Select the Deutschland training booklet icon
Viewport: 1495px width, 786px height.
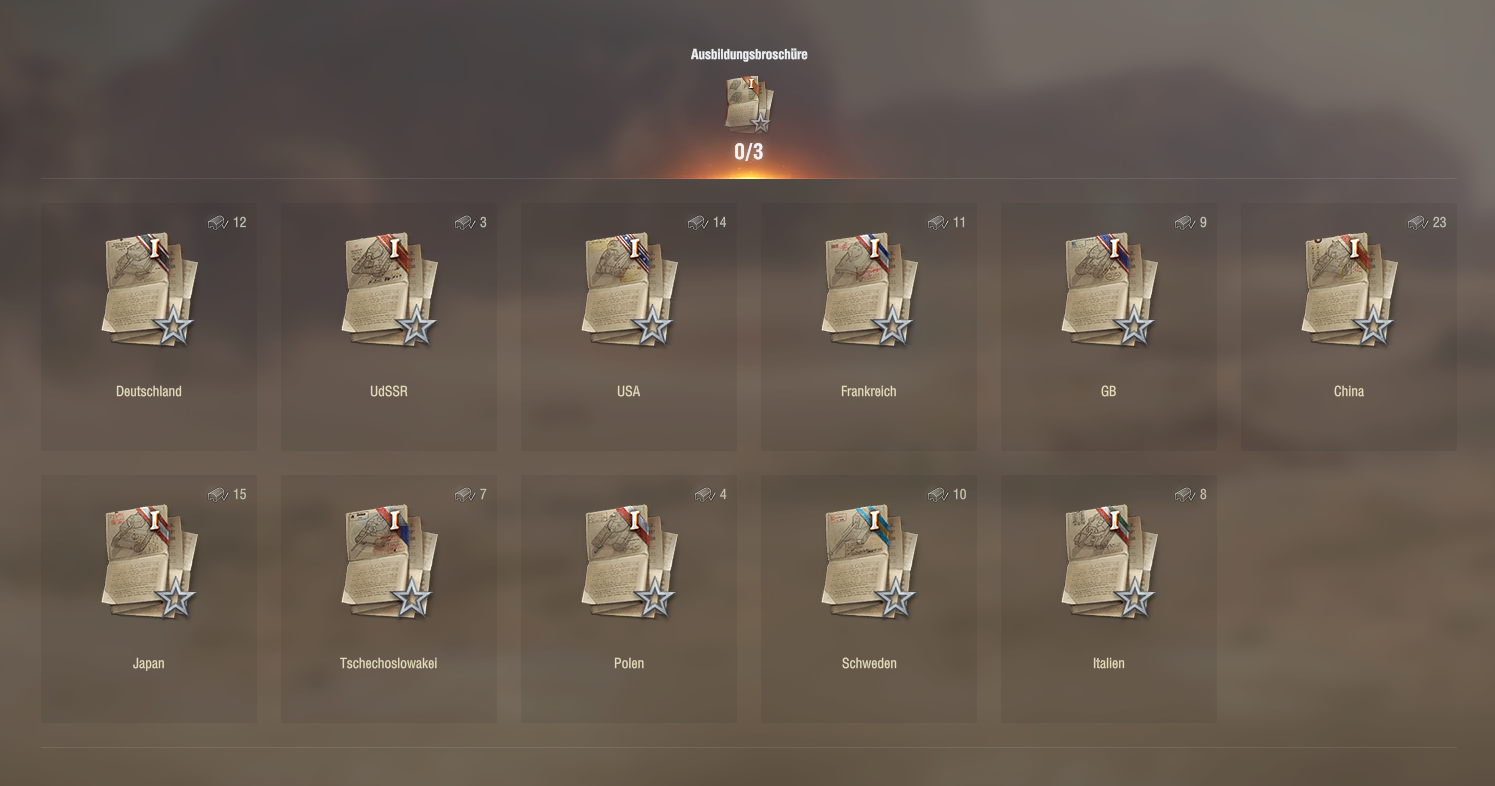[x=149, y=288]
